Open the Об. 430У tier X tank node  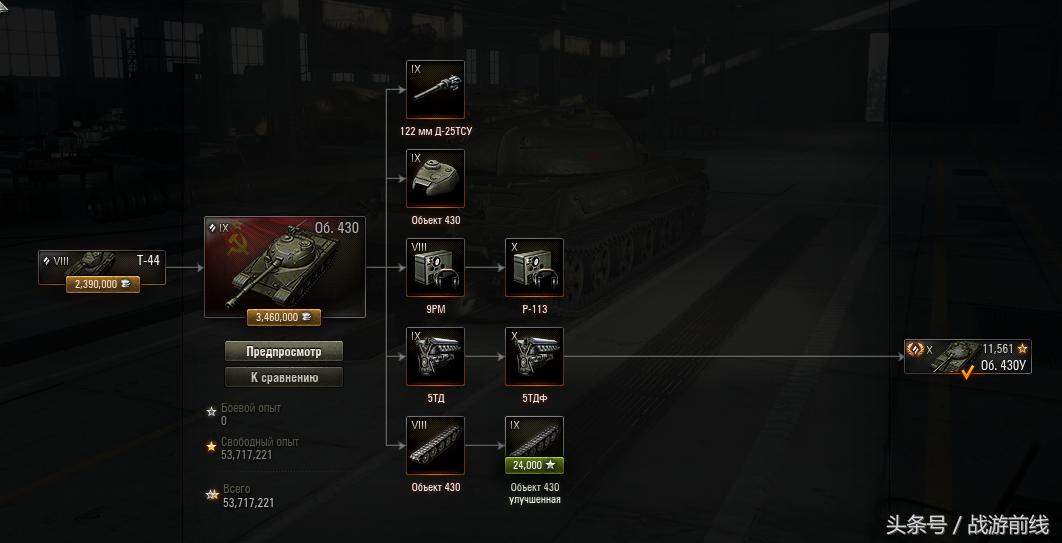pos(967,357)
